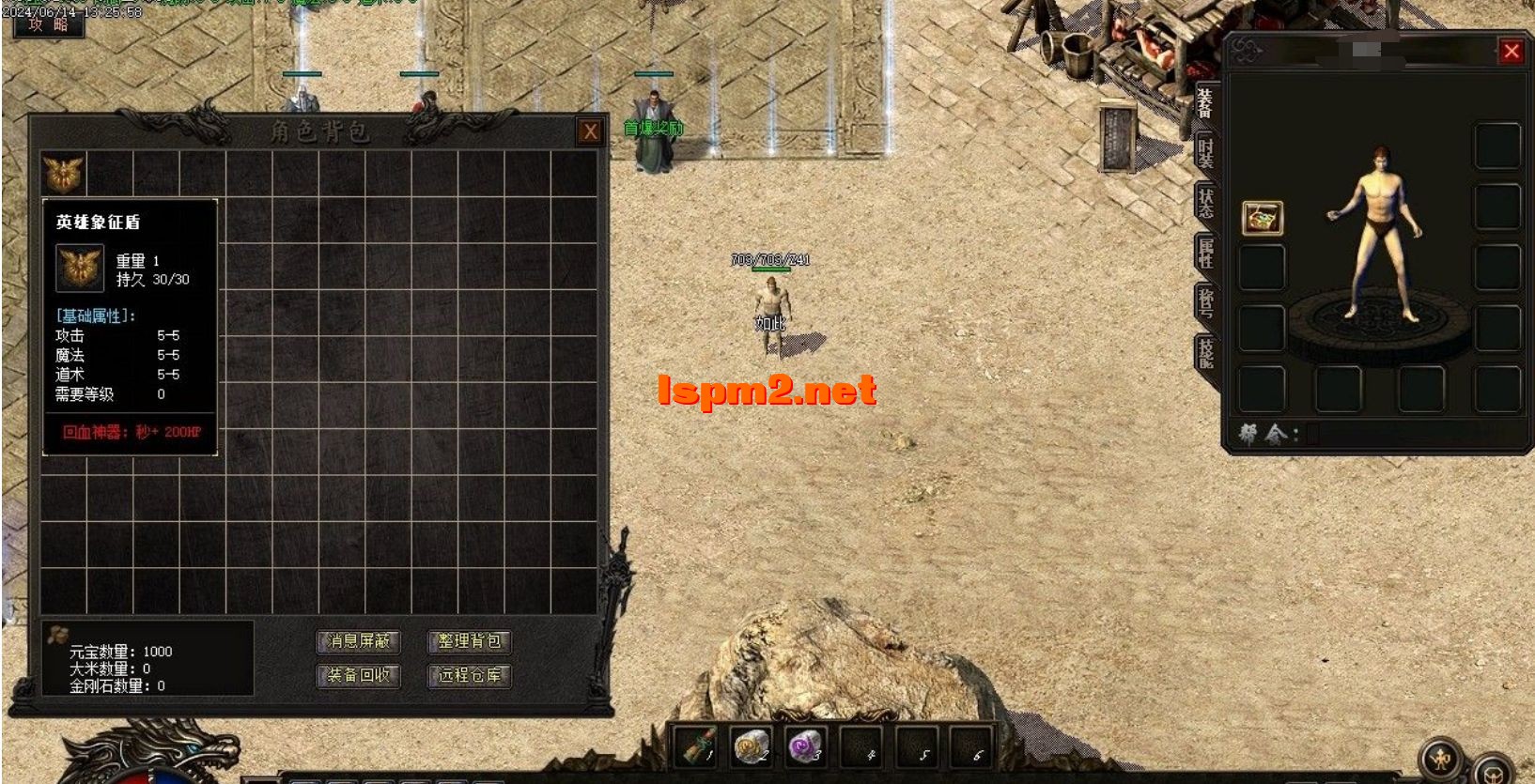The height and width of the screenshot is (784, 1535).
Task: Use the purple swirl item in hotbar slot 3
Action: [806, 747]
